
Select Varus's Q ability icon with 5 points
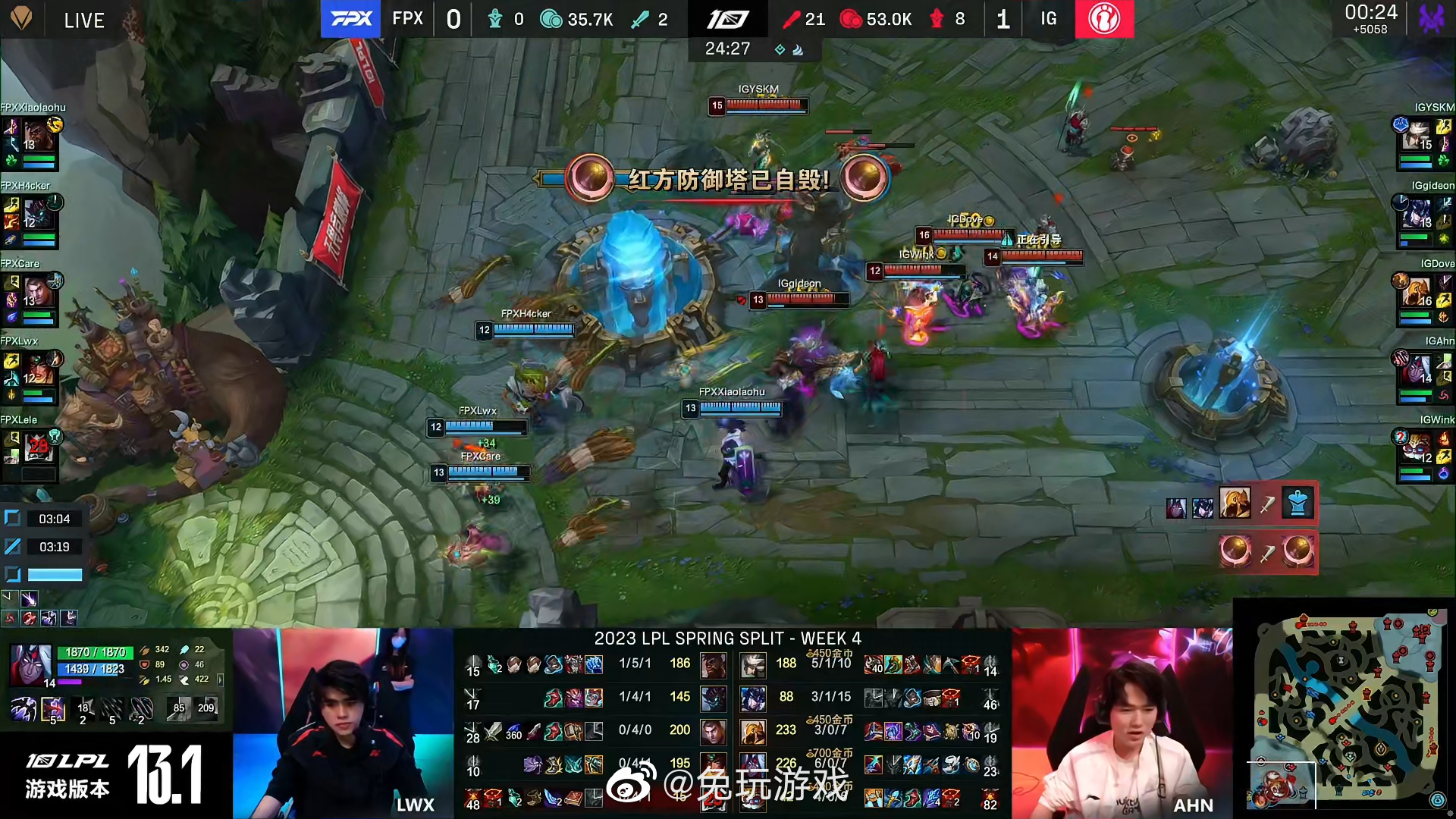(53, 709)
